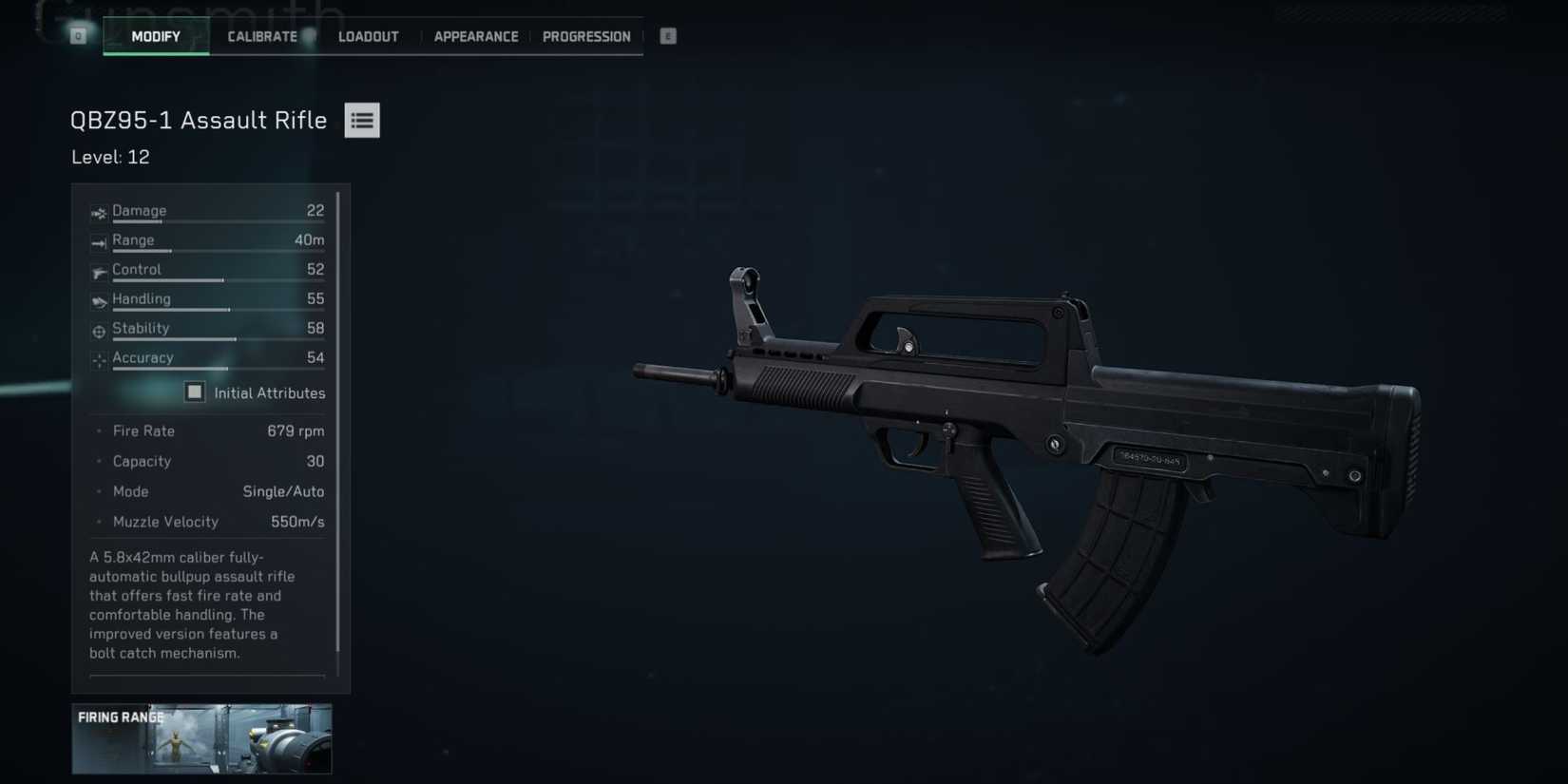The image size is (1568, 784).
Task: Select the Appearance tab
Action: 476,36
